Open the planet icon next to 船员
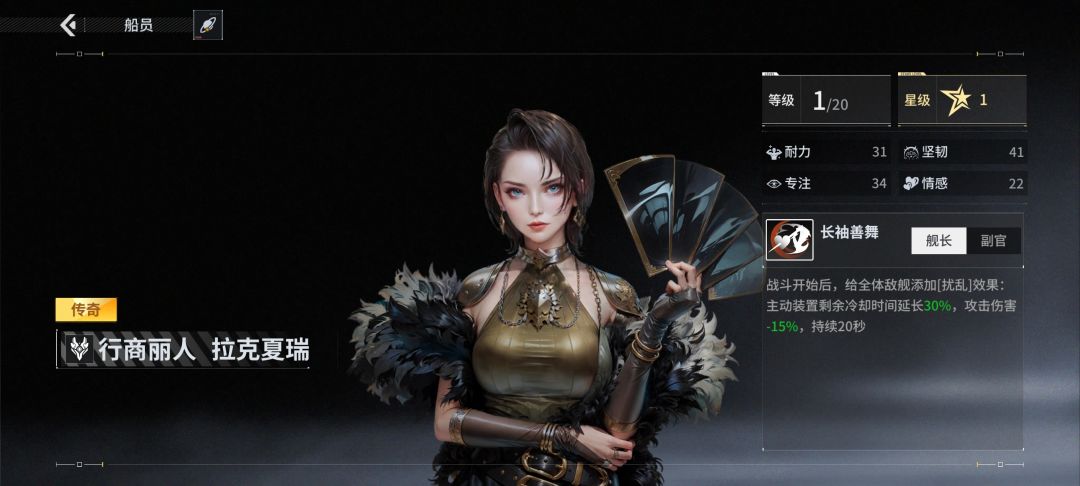The height and width of the screenshot is (486, 1080). (x=208, y=25)
